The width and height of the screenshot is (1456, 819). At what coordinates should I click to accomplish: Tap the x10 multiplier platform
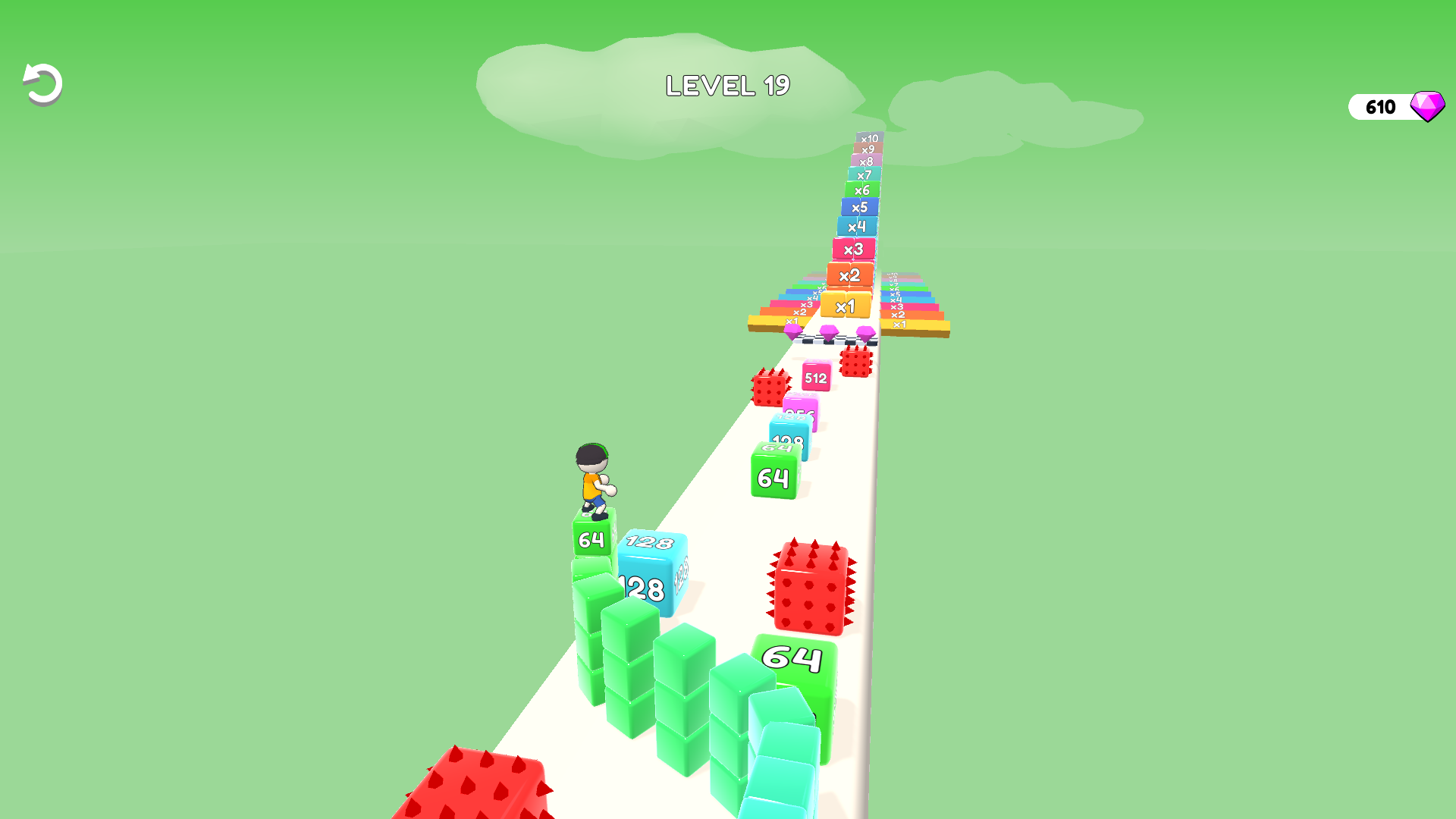click(869, 139)
